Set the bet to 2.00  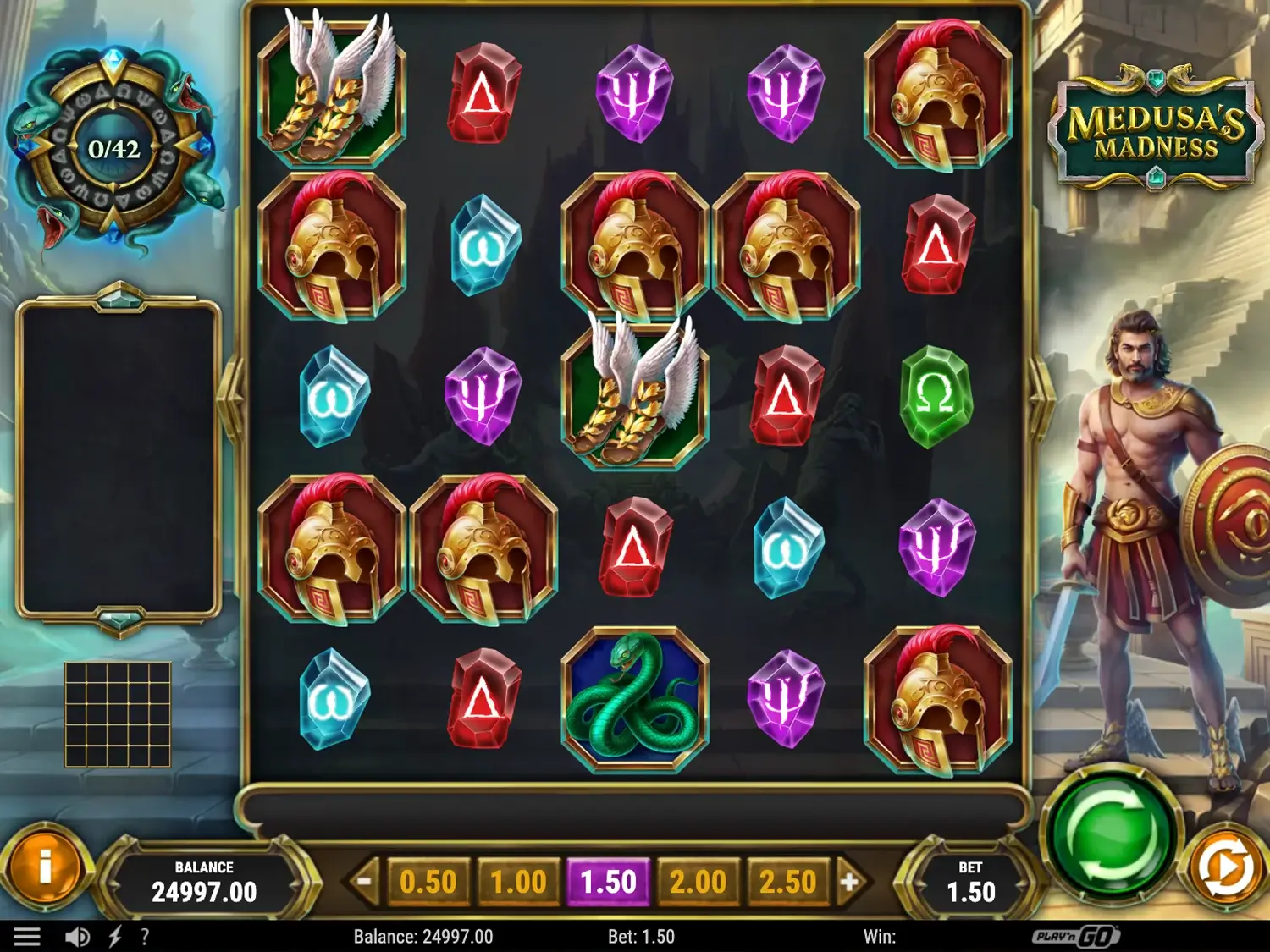[x=698, y=883]
